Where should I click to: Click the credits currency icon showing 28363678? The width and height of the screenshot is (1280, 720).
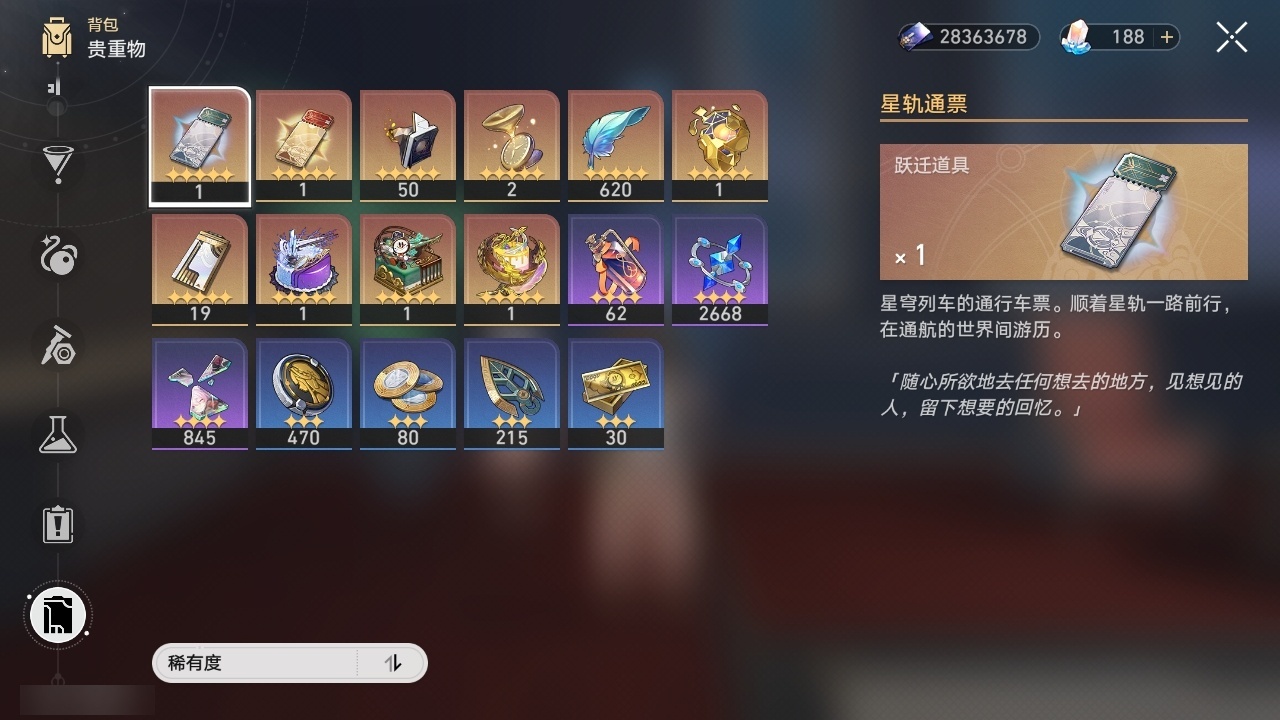pos(913,37)
